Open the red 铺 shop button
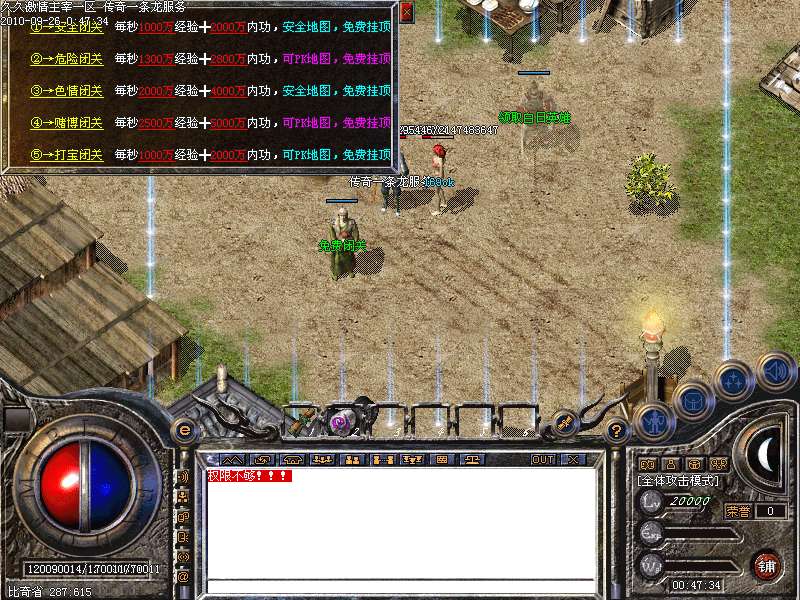Viewport: 800px width, 600px height. pos(766,565)
